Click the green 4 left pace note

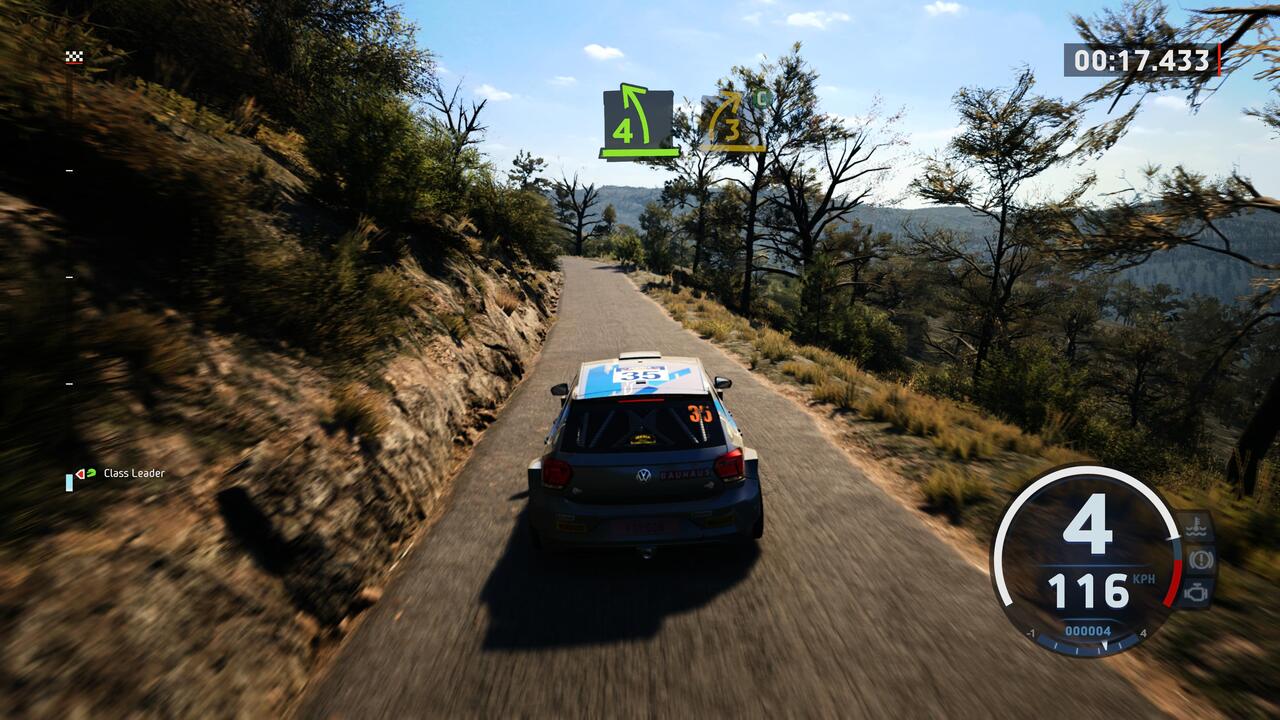[639, 122]
